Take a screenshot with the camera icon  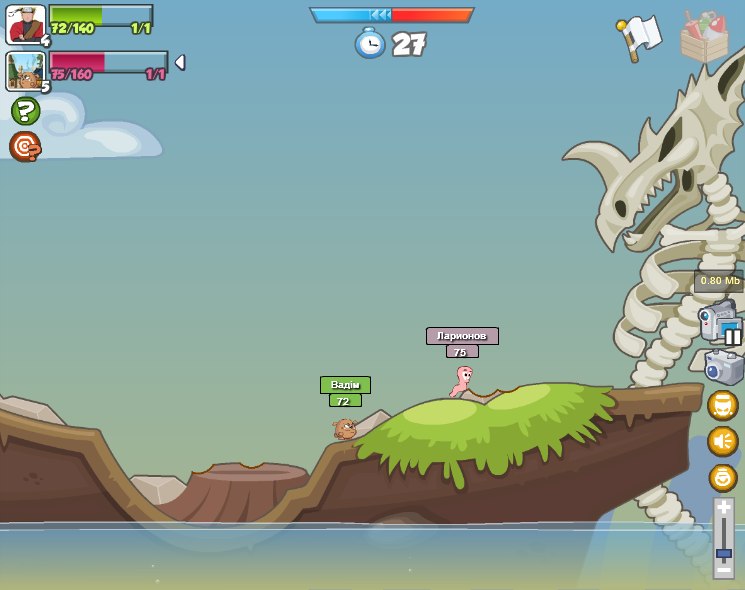coord(723,367)
